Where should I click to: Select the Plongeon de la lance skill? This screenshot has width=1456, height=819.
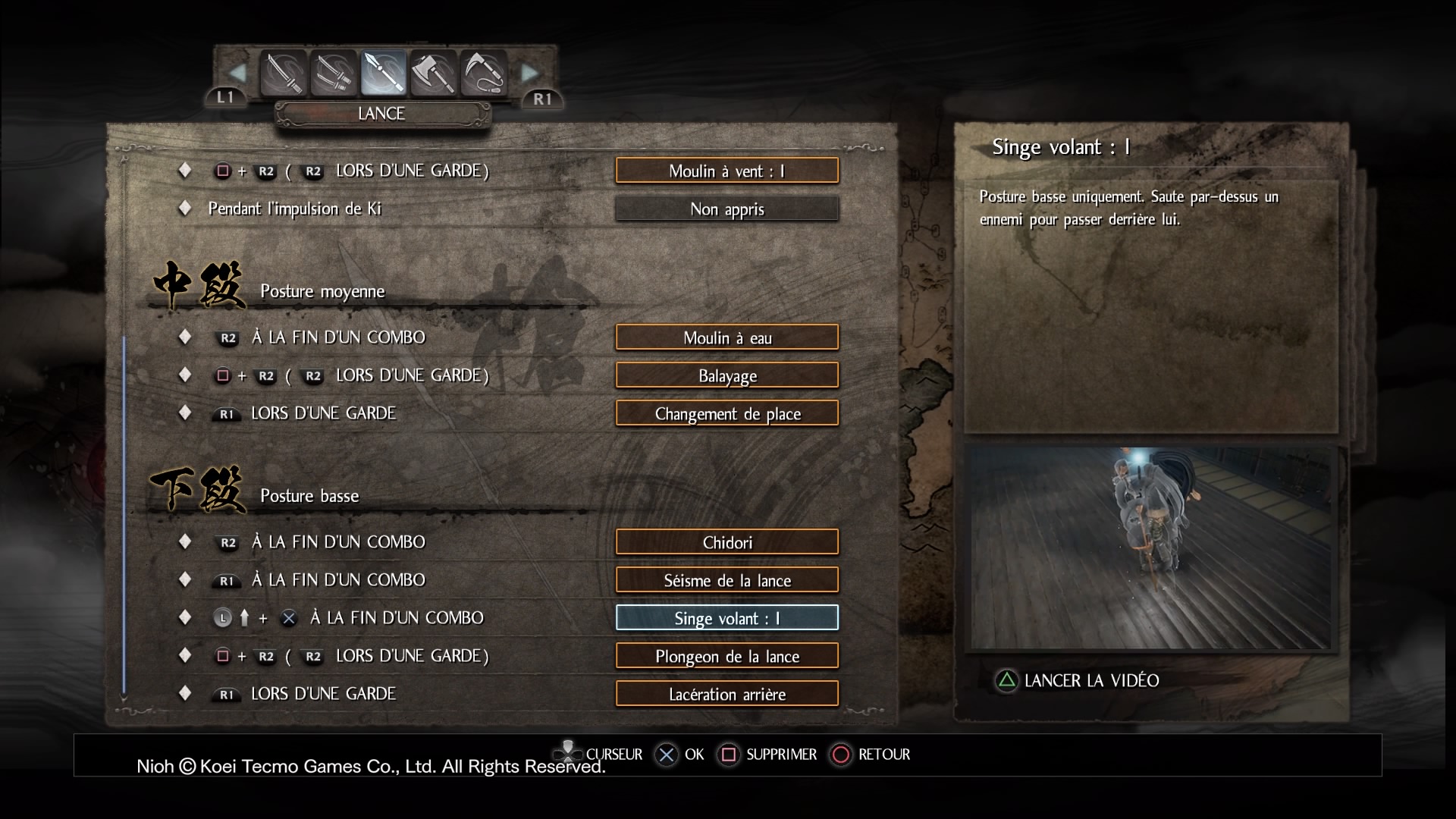click(x=726, y=656)
